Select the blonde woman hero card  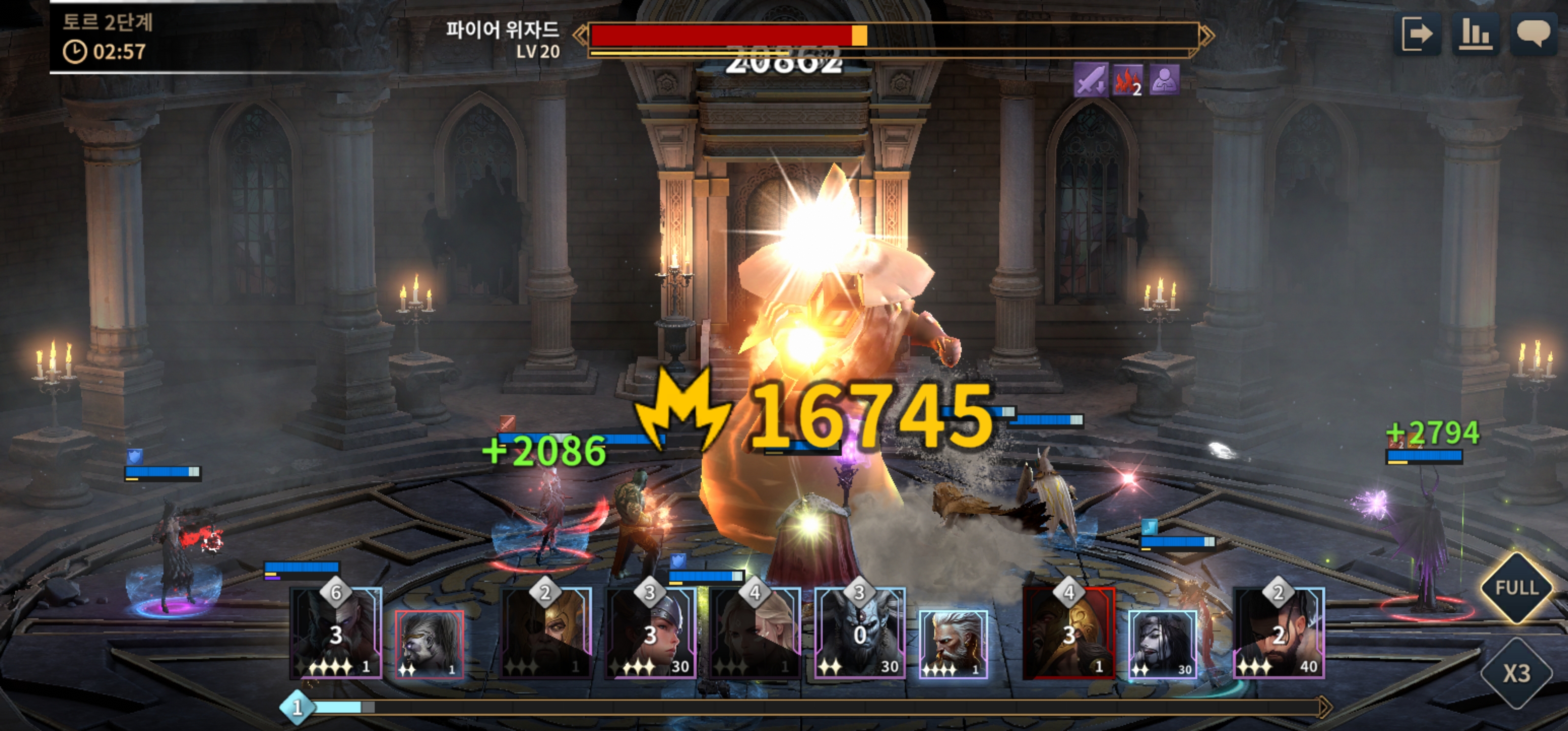tap(755, 634)
